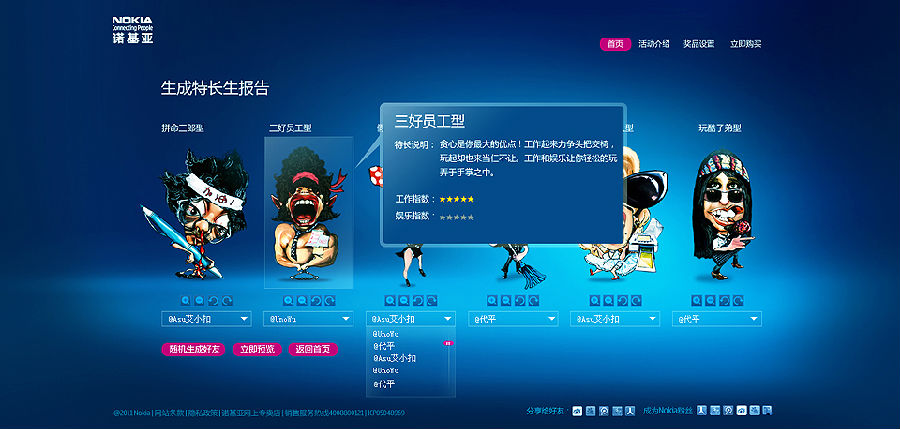900x429 pixels.
Task: Select the 立即预览 preview button
Action: click(257, 349)
